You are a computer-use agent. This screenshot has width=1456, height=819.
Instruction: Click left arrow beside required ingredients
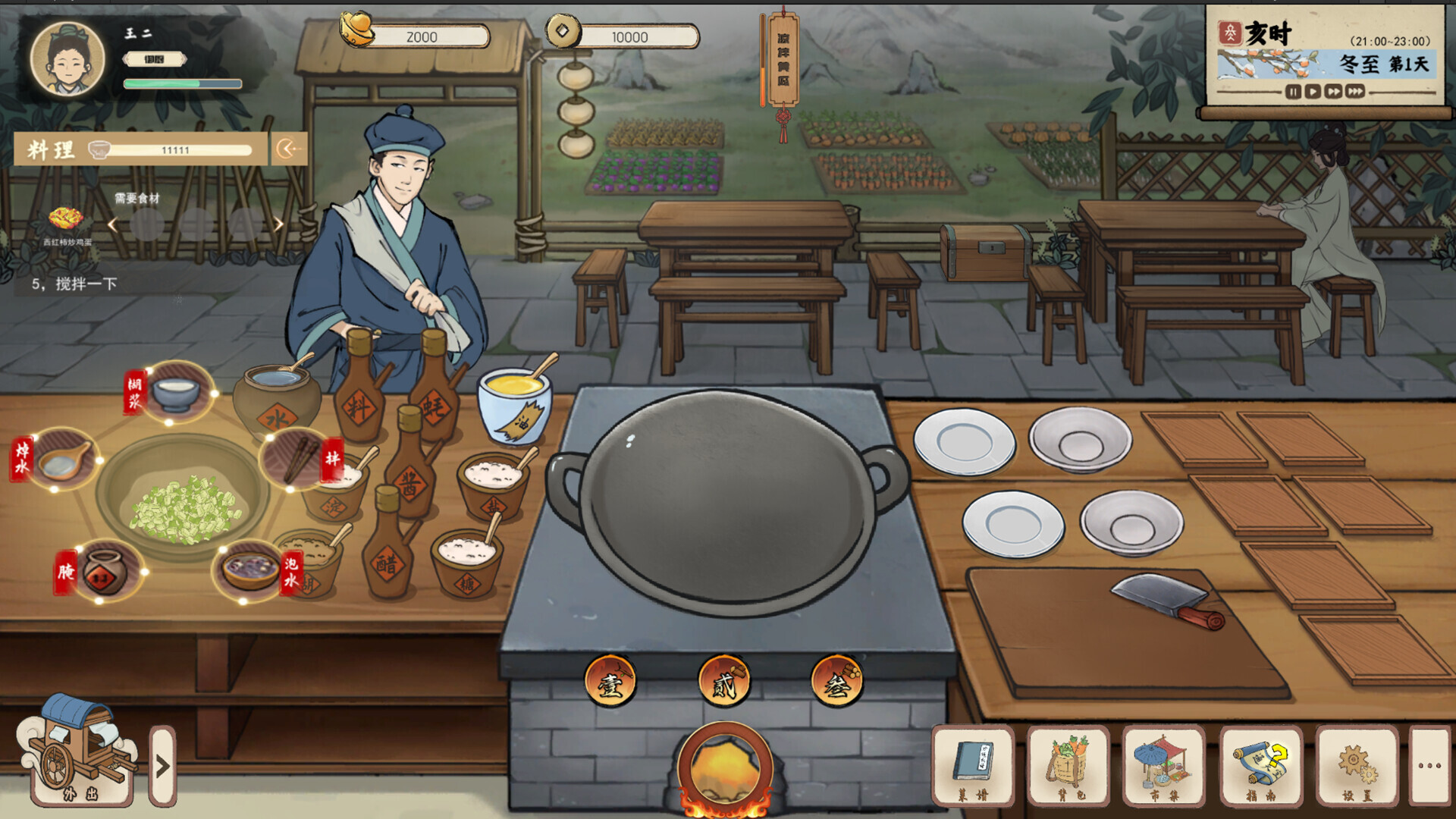pos(112,225)
